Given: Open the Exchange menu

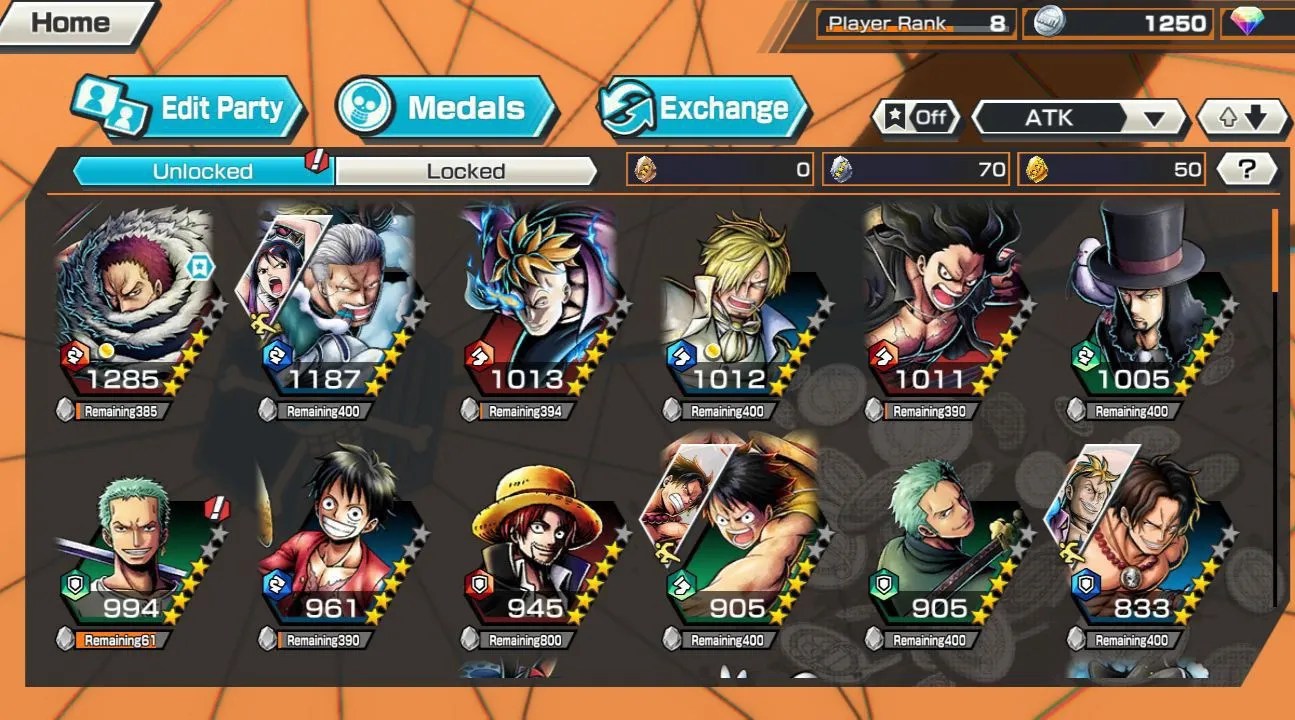Looking at the screenshot, I should click(704, 108).
